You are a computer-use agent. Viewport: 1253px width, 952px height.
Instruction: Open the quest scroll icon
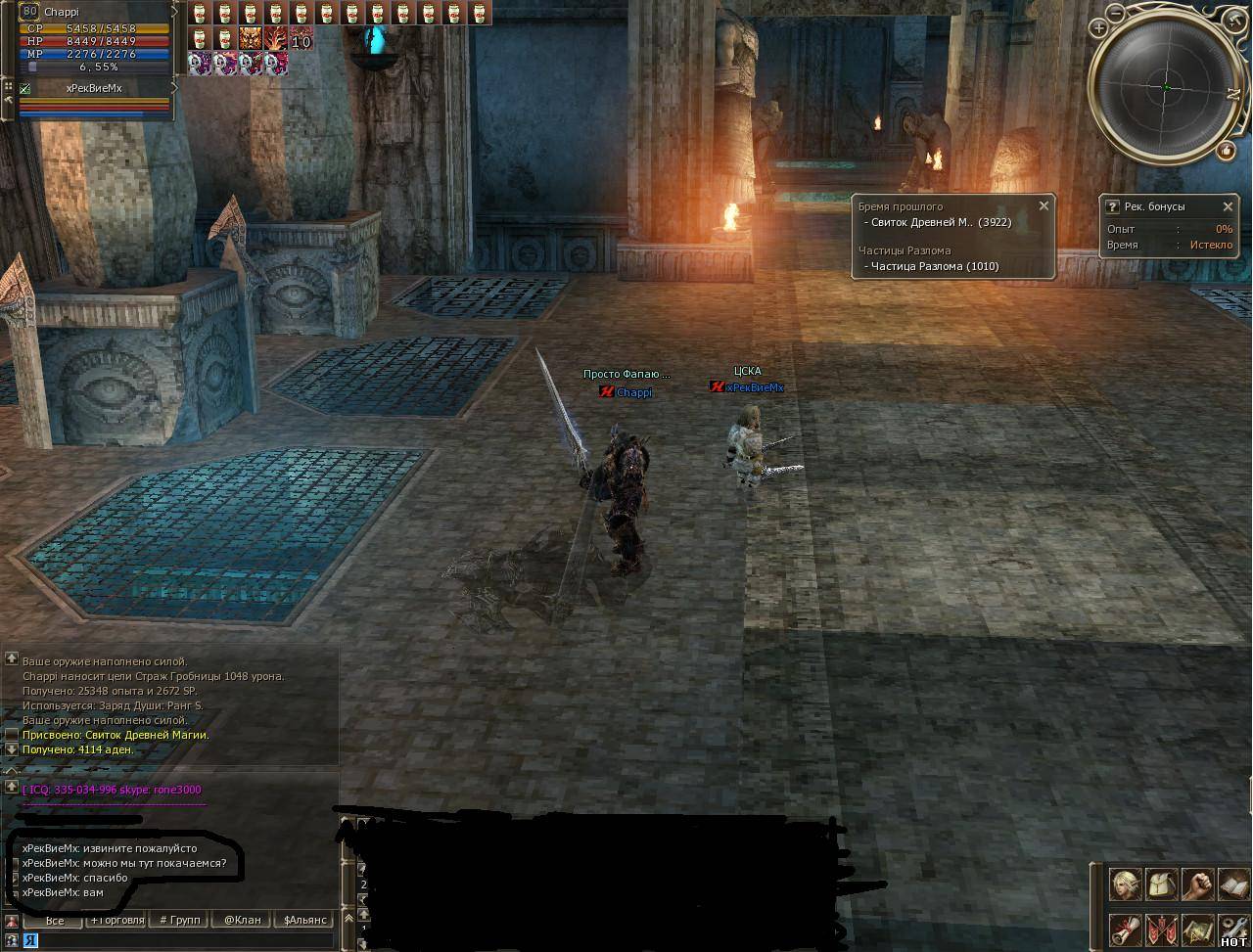click(1126, 929)
